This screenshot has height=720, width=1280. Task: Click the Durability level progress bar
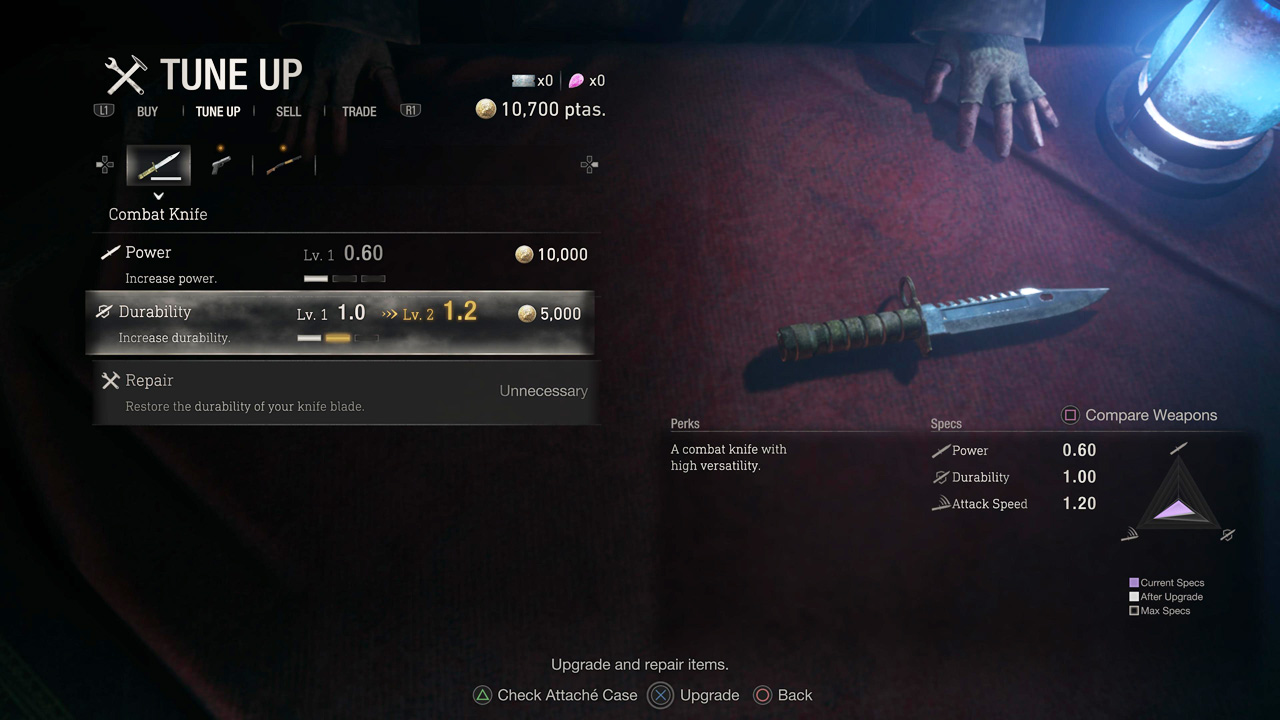point(338,338)
